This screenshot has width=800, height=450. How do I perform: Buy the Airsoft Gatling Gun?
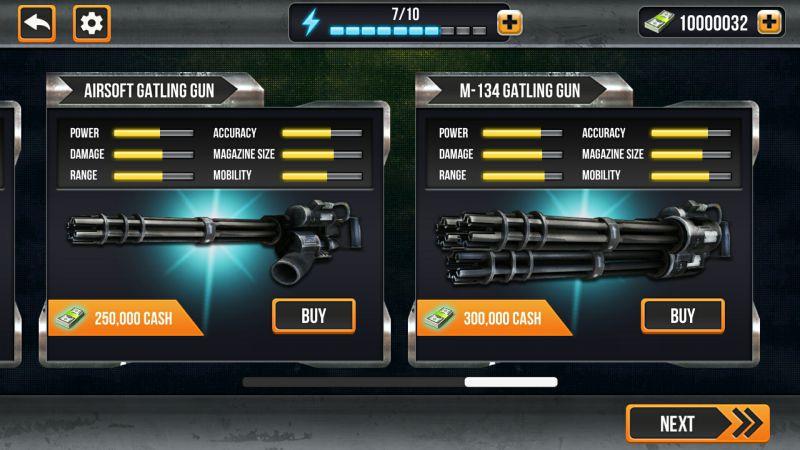pos(313,316)
